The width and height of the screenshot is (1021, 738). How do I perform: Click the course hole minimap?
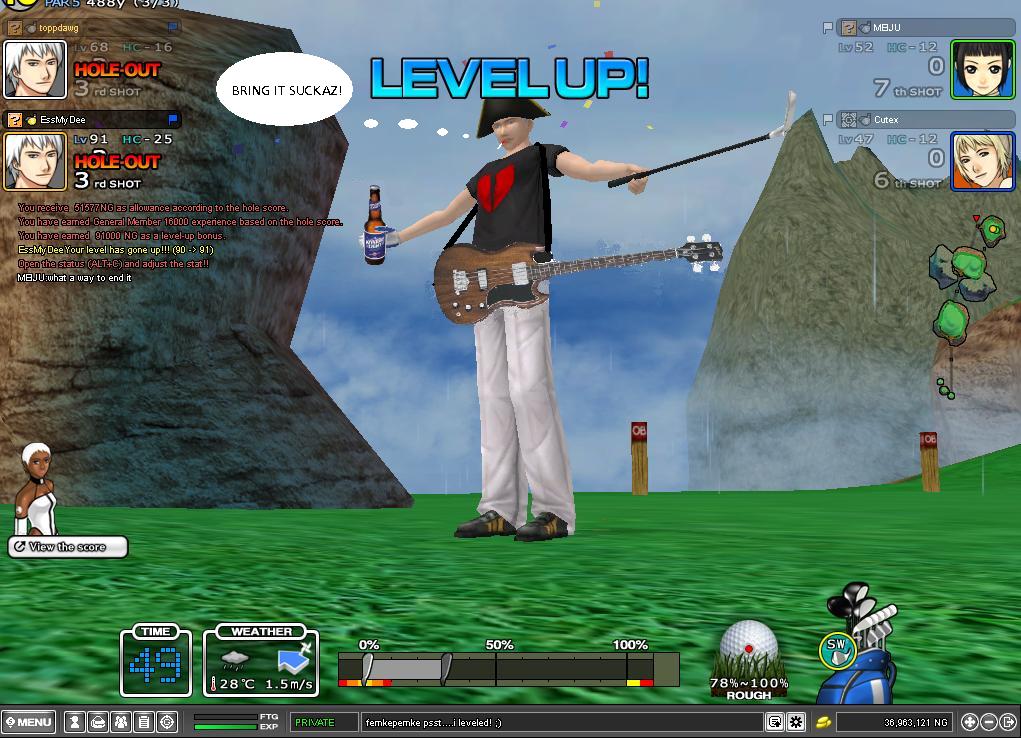click(960, 290)
